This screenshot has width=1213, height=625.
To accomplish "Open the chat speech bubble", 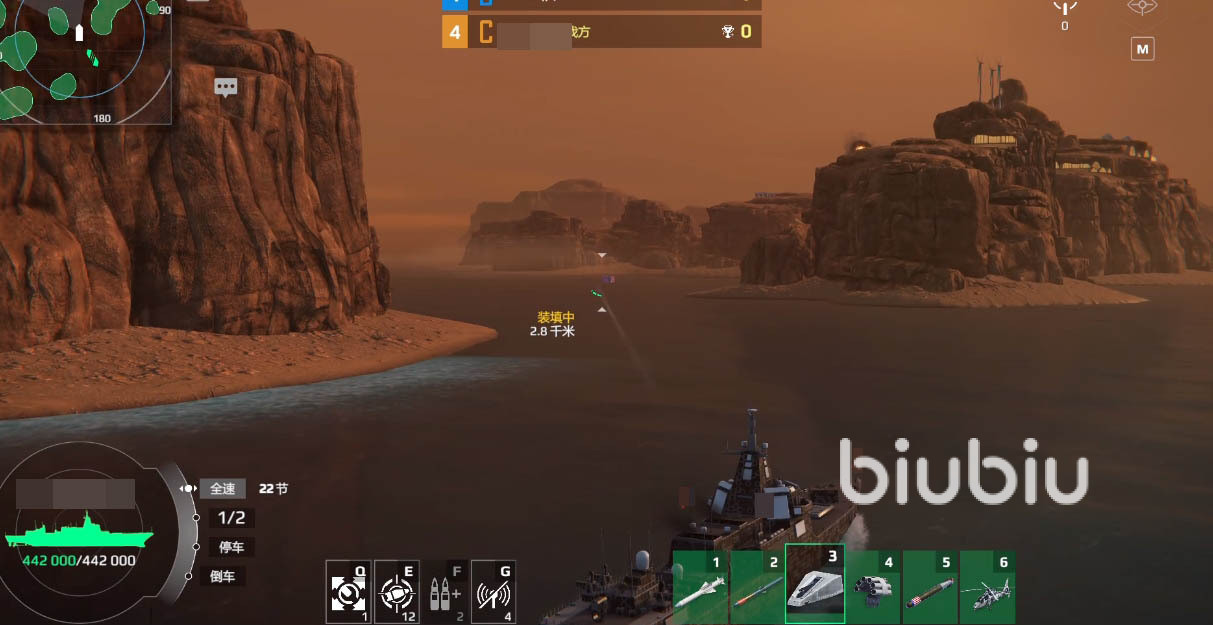I will (226, 88).
